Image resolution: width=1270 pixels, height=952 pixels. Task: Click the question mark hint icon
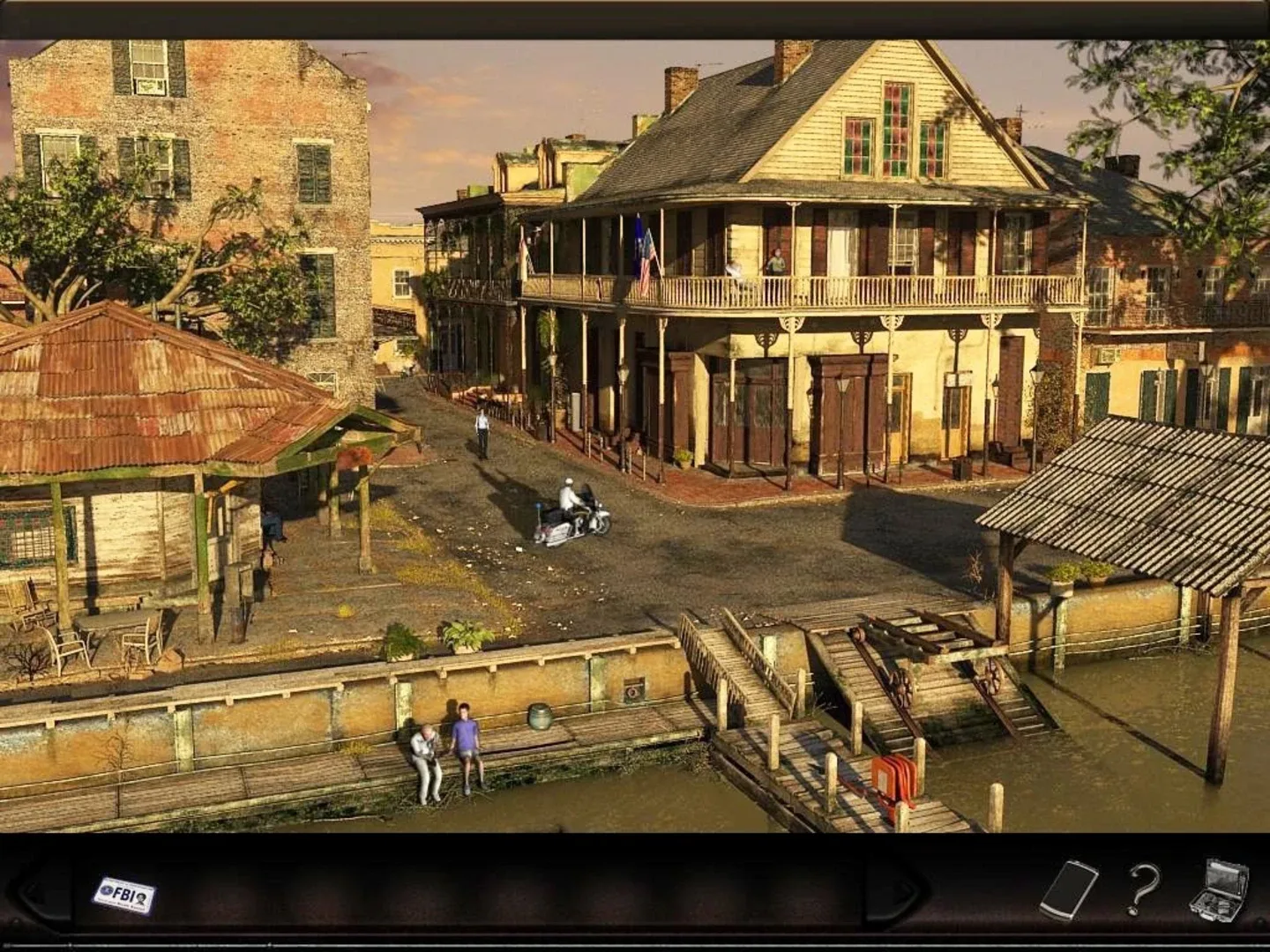click(x=1138, y=891)
